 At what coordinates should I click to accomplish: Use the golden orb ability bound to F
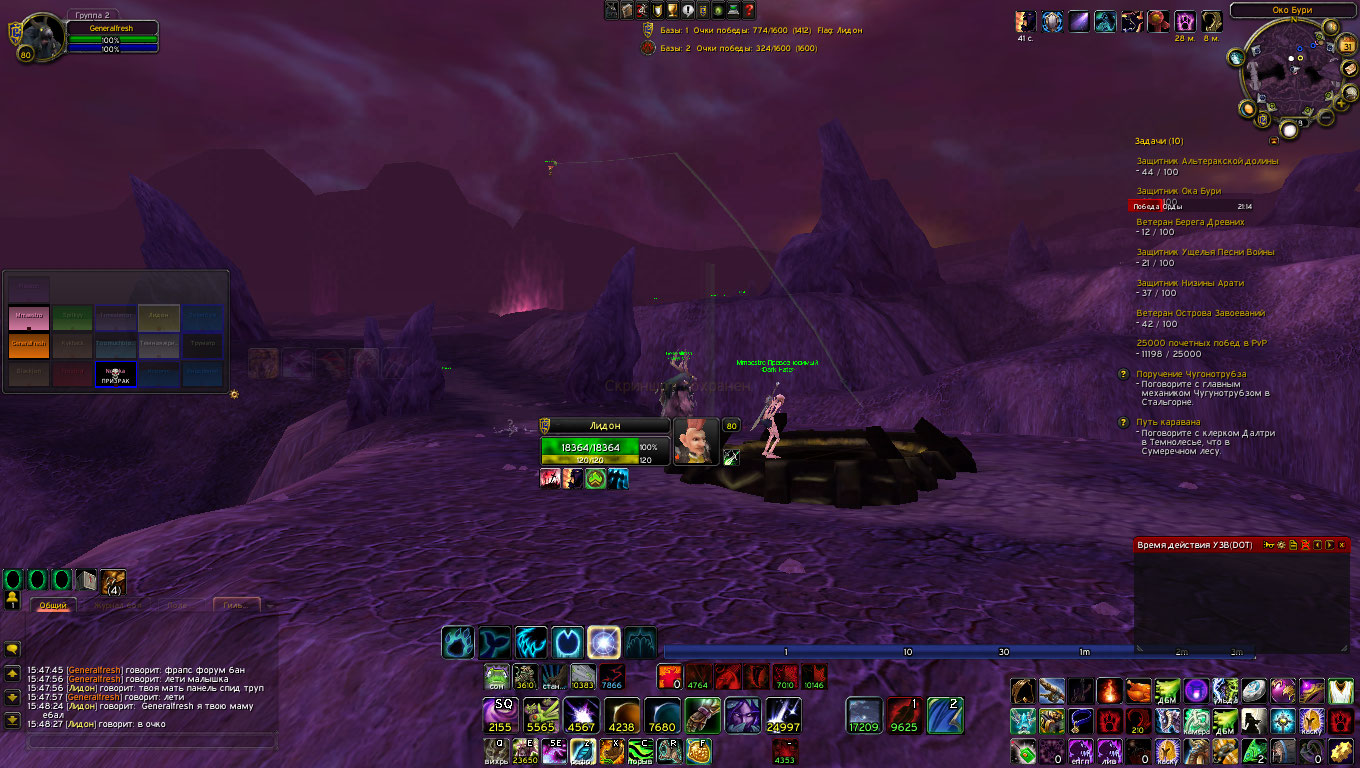pos(699,751)
